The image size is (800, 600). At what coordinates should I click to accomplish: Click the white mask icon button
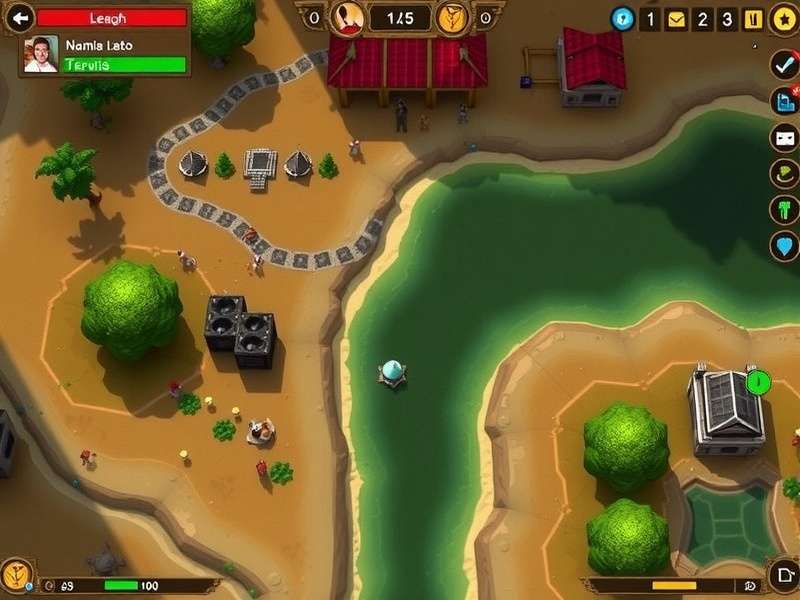pyautogui.click(x=784, y=138)
